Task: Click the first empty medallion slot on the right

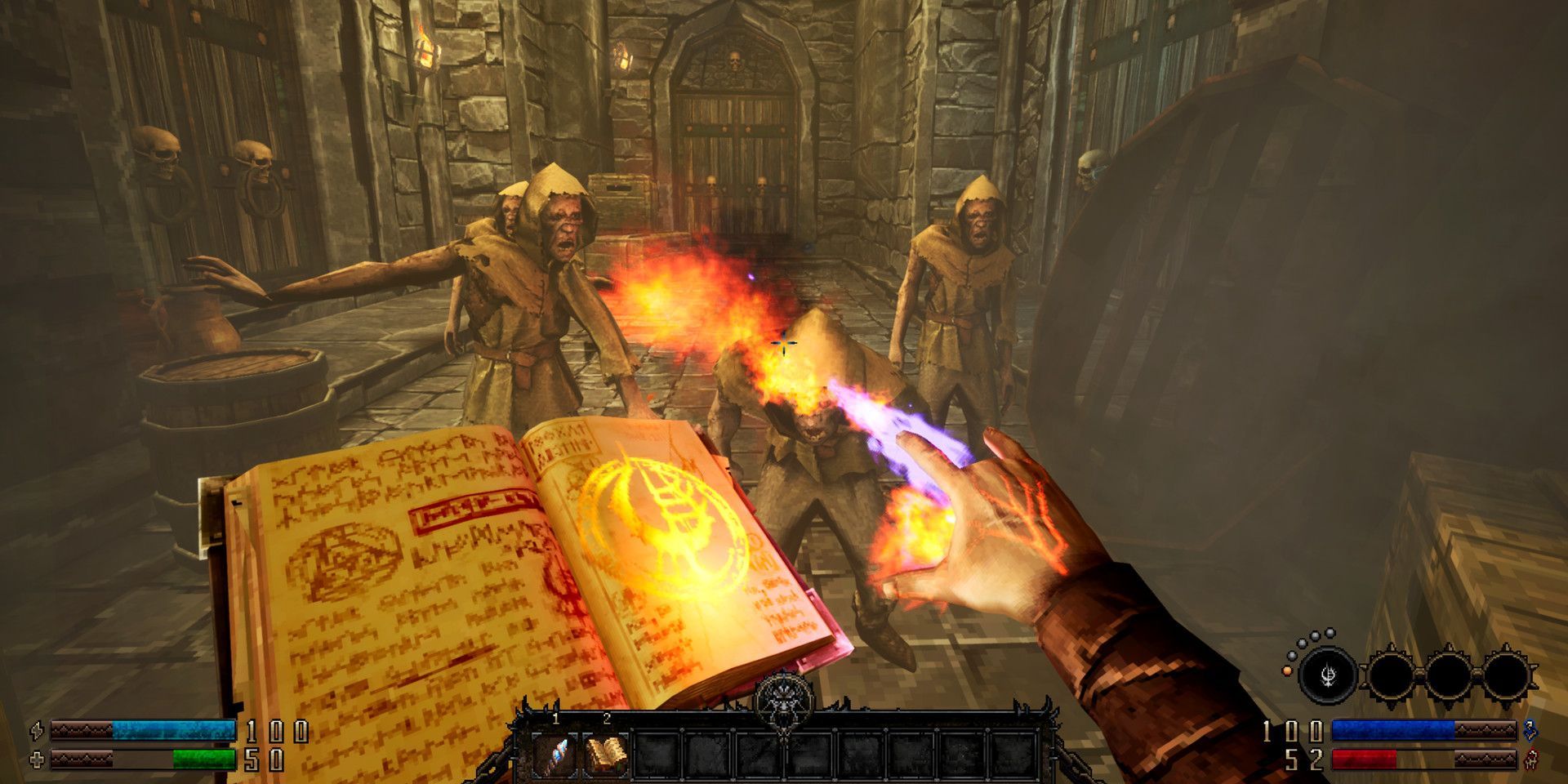Action: (1393, 674)
